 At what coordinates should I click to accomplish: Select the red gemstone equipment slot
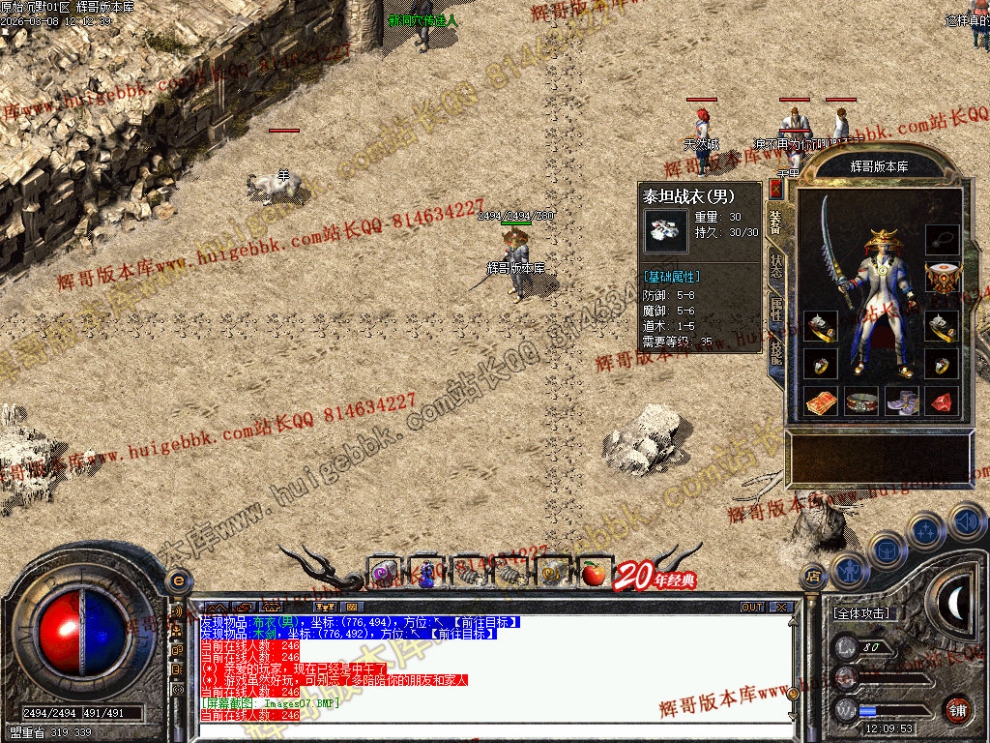point(941,402)
